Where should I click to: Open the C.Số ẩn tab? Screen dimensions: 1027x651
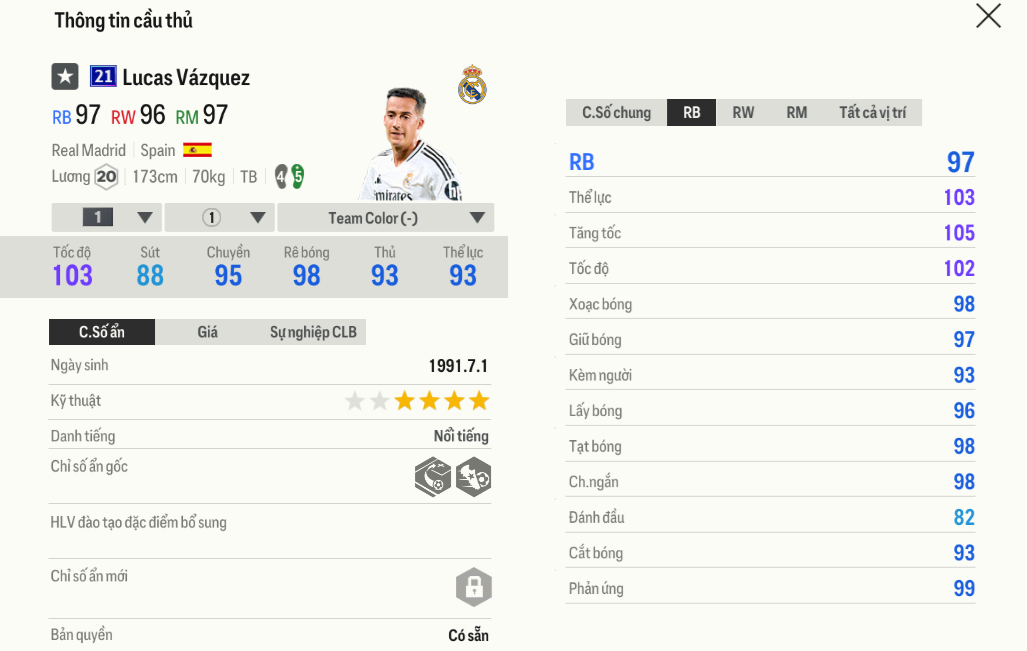tap(102, 332)
